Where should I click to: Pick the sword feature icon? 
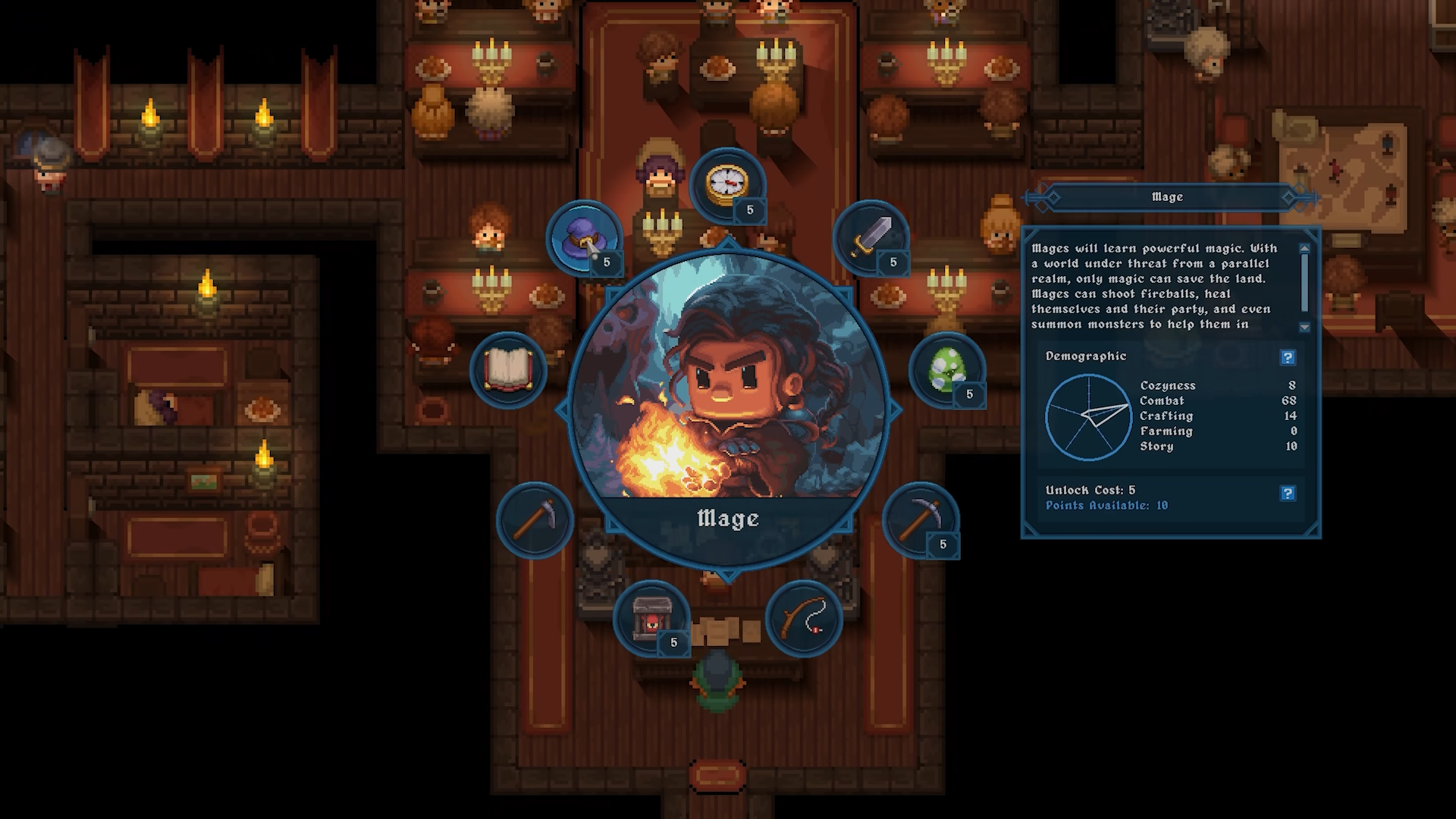871,237
